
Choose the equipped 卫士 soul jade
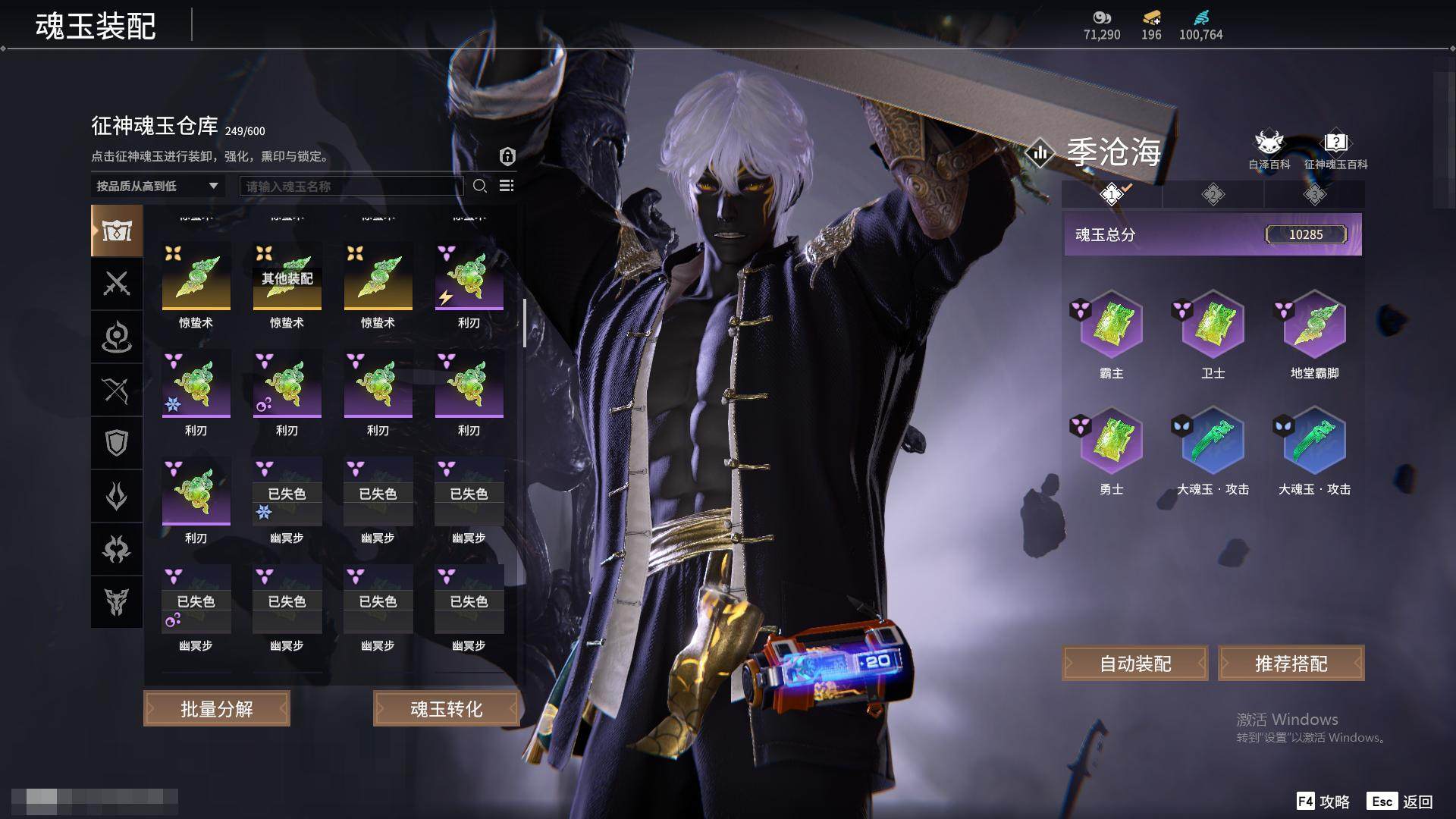[x=1213, y=325]
